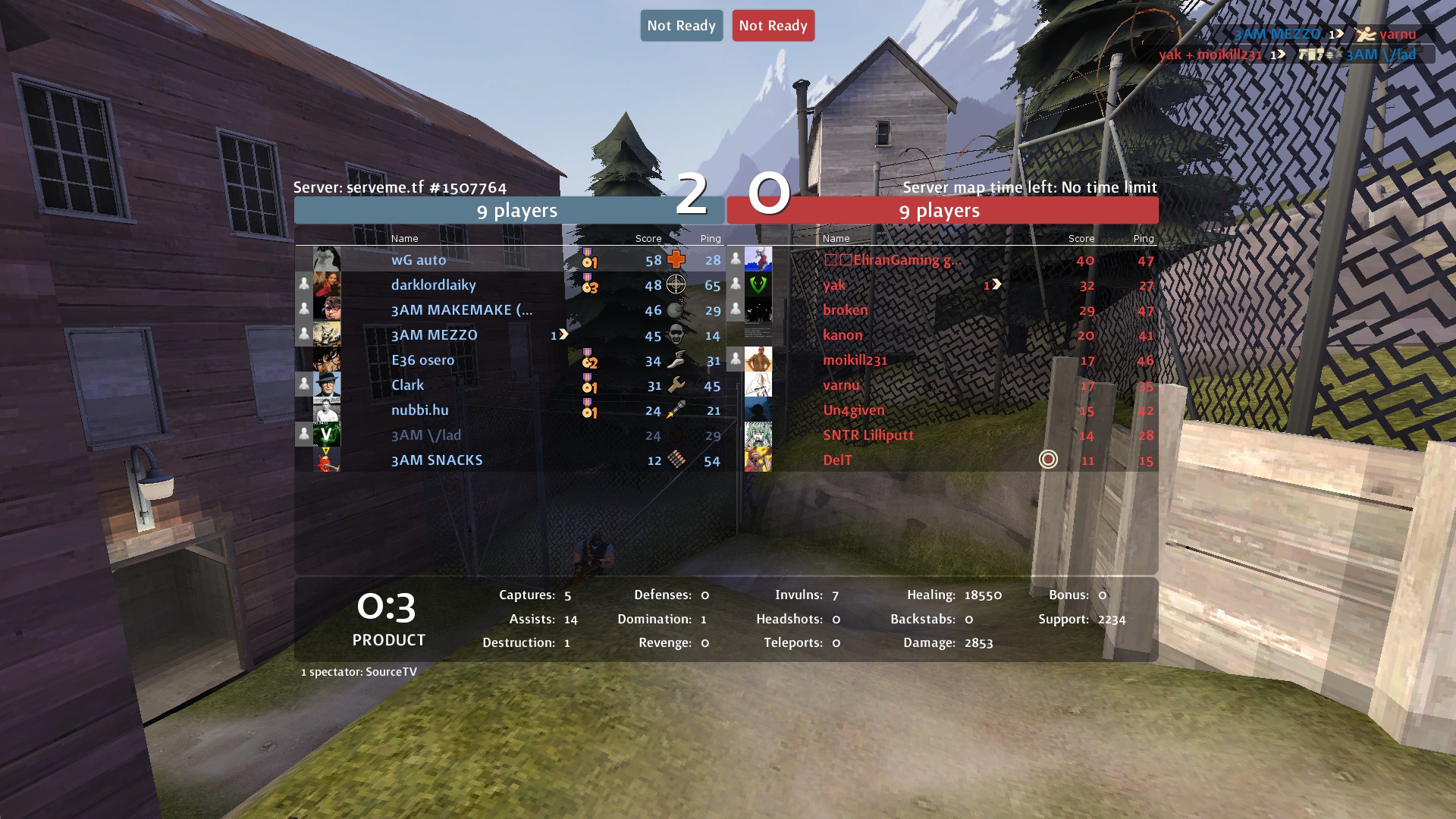Select player E36 osero's row
1456x819 pixels.
pos(422,360)
